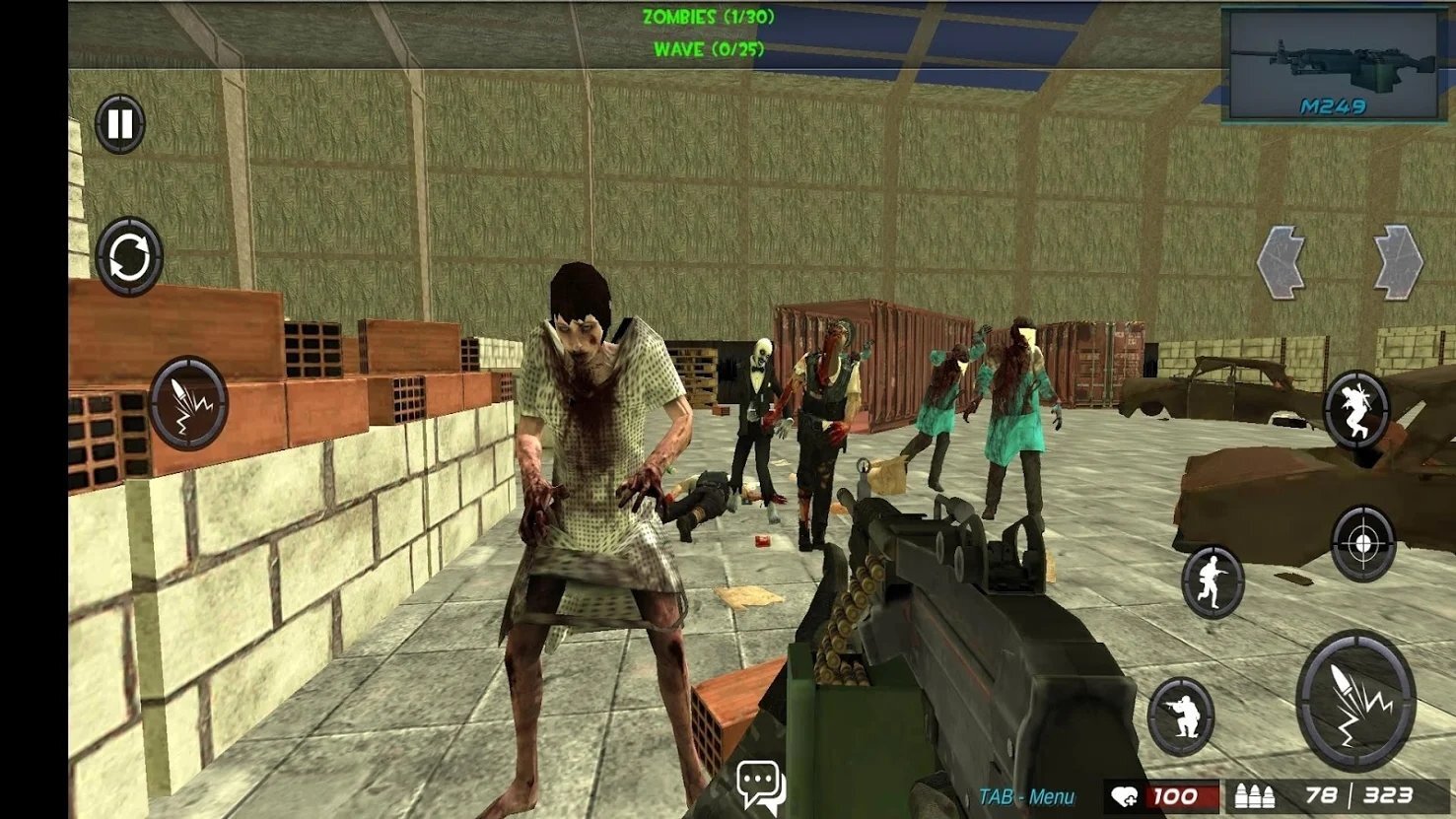This screenshot has width=1456, height=819.
Task: Toggle the crosshair aim button
Action: click(x=1363, y=542)
